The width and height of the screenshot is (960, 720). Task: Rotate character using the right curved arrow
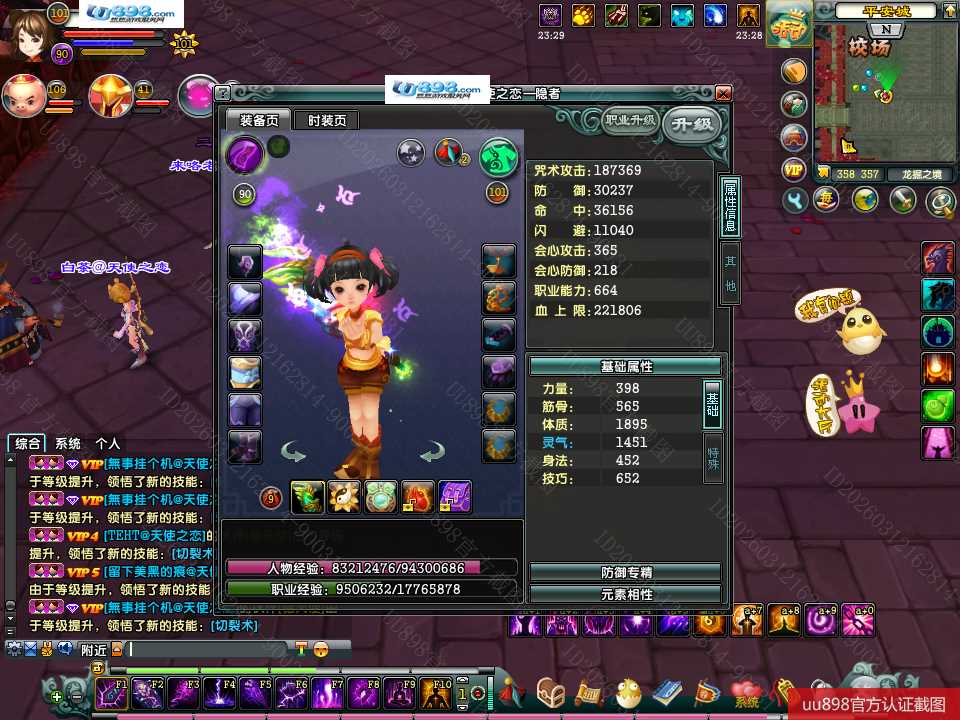click(x=432, y=454)
